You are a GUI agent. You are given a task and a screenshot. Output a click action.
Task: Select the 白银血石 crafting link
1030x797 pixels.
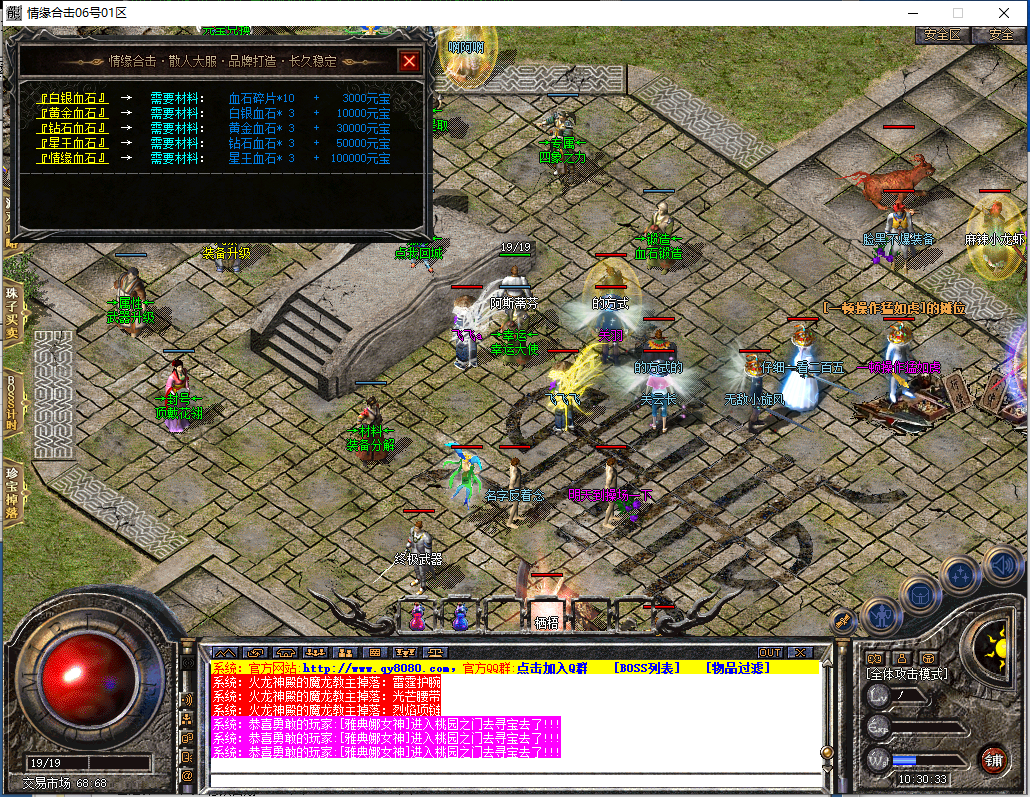coord(73,98)
